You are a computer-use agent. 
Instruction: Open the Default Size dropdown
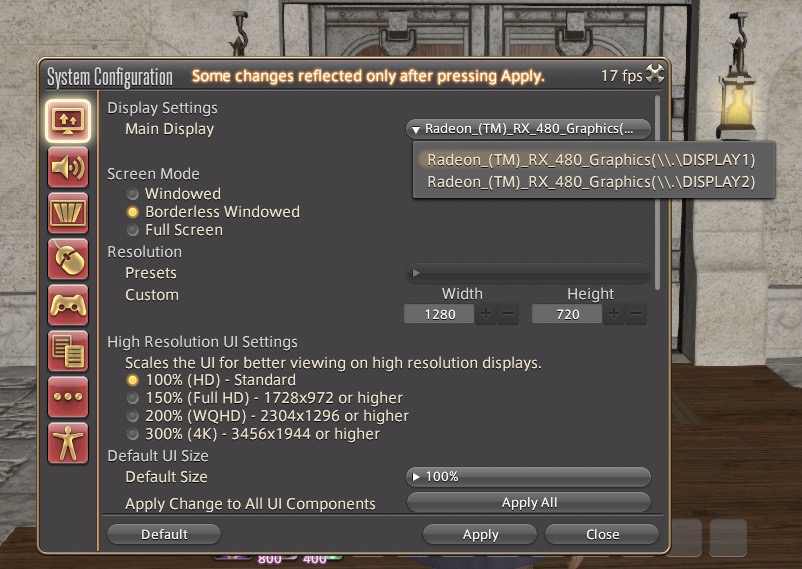pos(528,477)
